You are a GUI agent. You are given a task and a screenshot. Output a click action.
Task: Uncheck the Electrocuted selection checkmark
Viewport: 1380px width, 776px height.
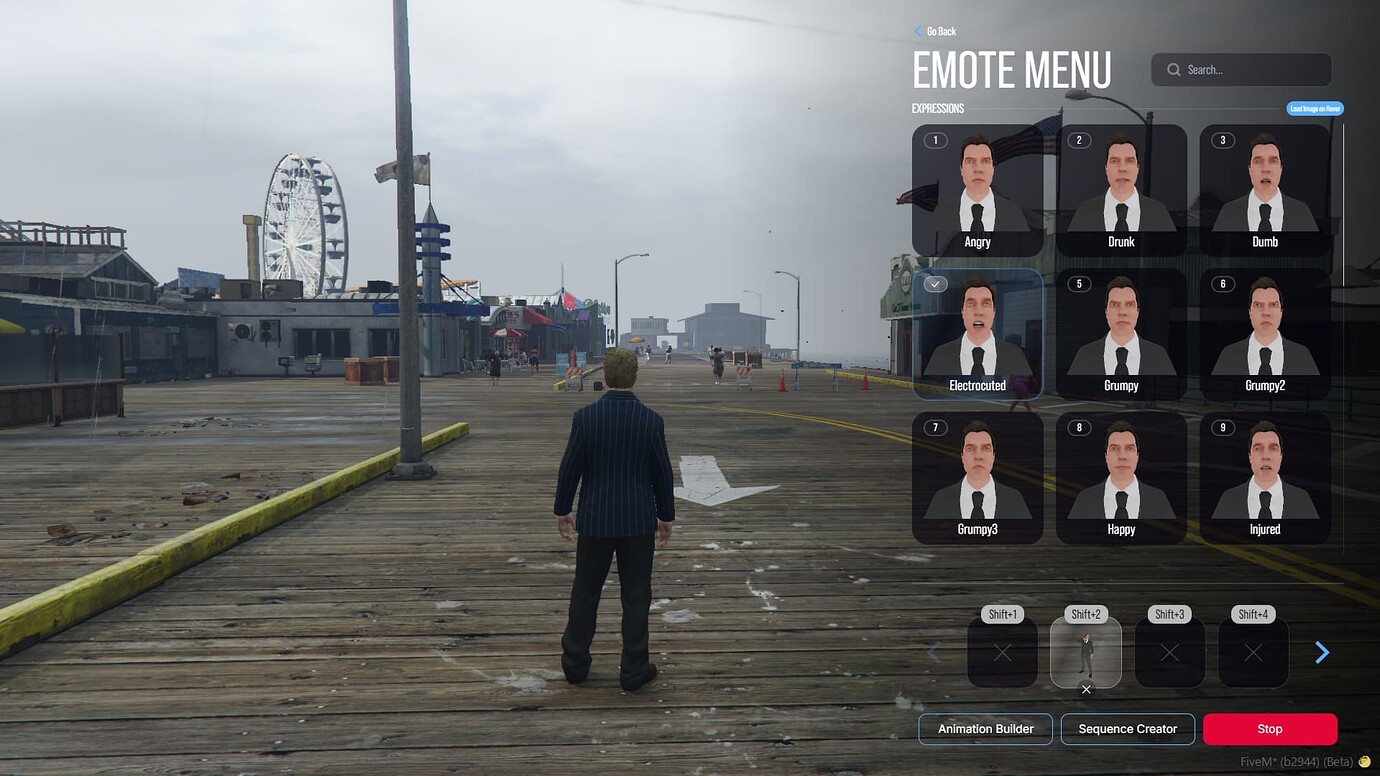pyautogui.click(x=934, y=284)
